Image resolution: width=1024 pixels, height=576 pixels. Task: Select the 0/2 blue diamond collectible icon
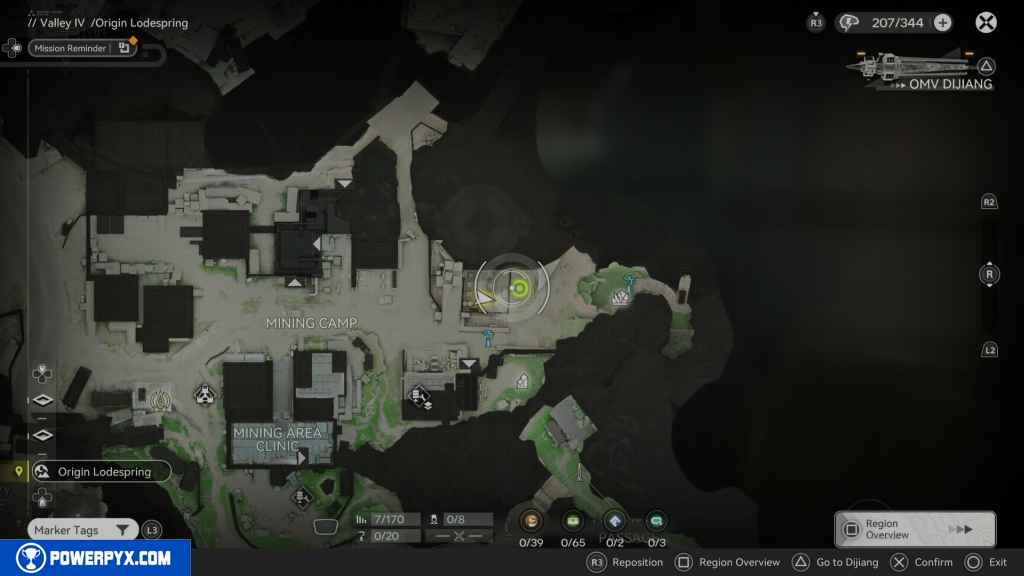615,520
